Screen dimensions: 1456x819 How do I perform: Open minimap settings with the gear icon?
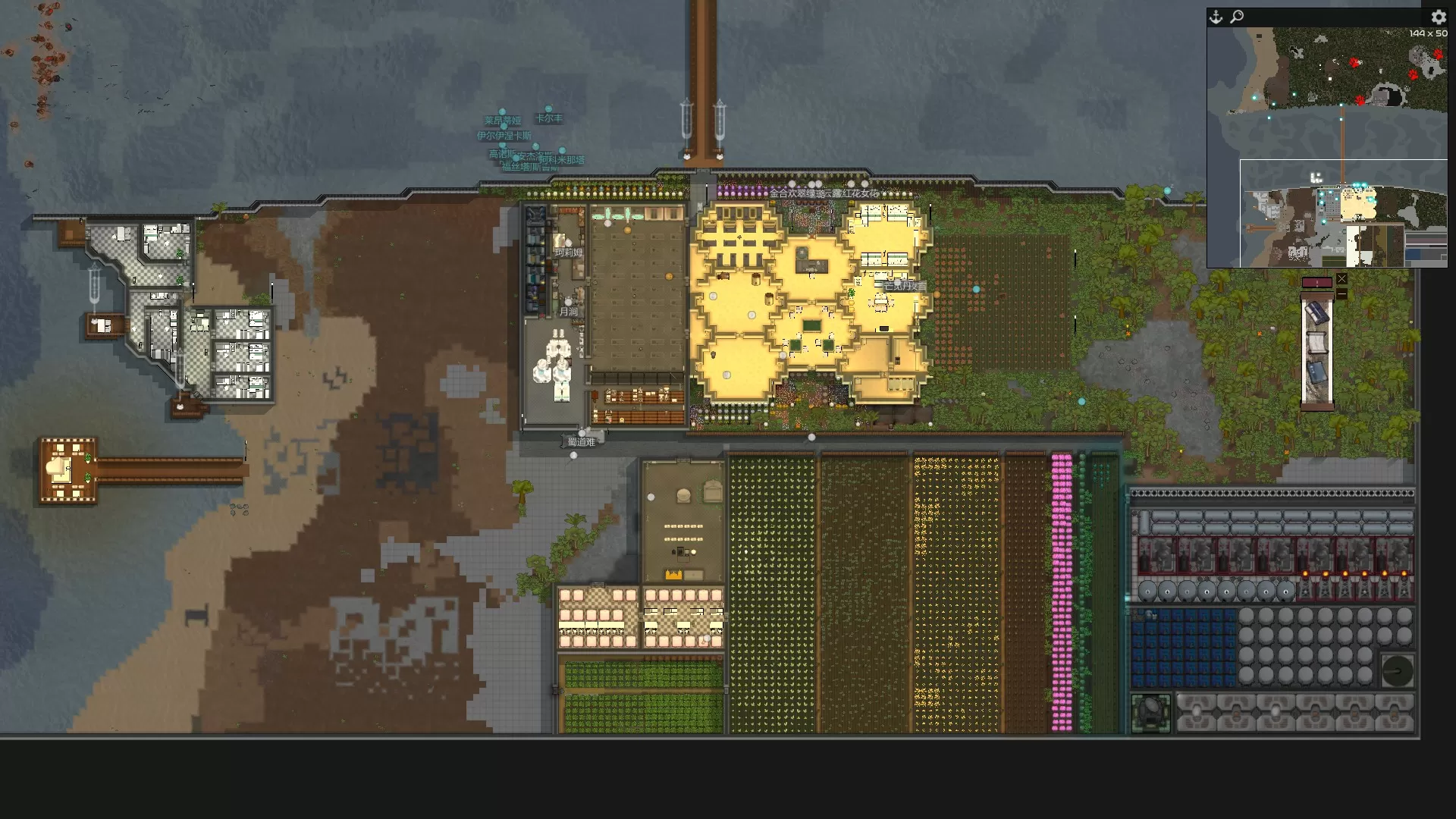(1438, 17)
